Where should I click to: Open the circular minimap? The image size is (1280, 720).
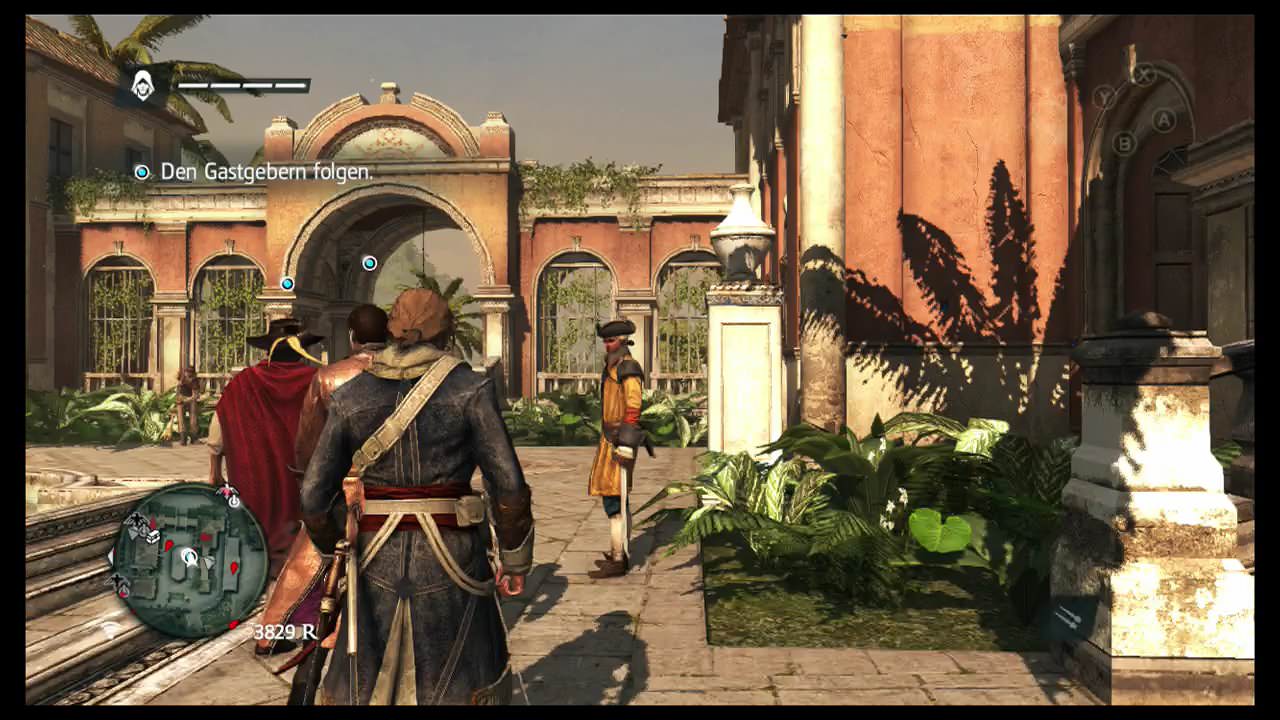190,560
